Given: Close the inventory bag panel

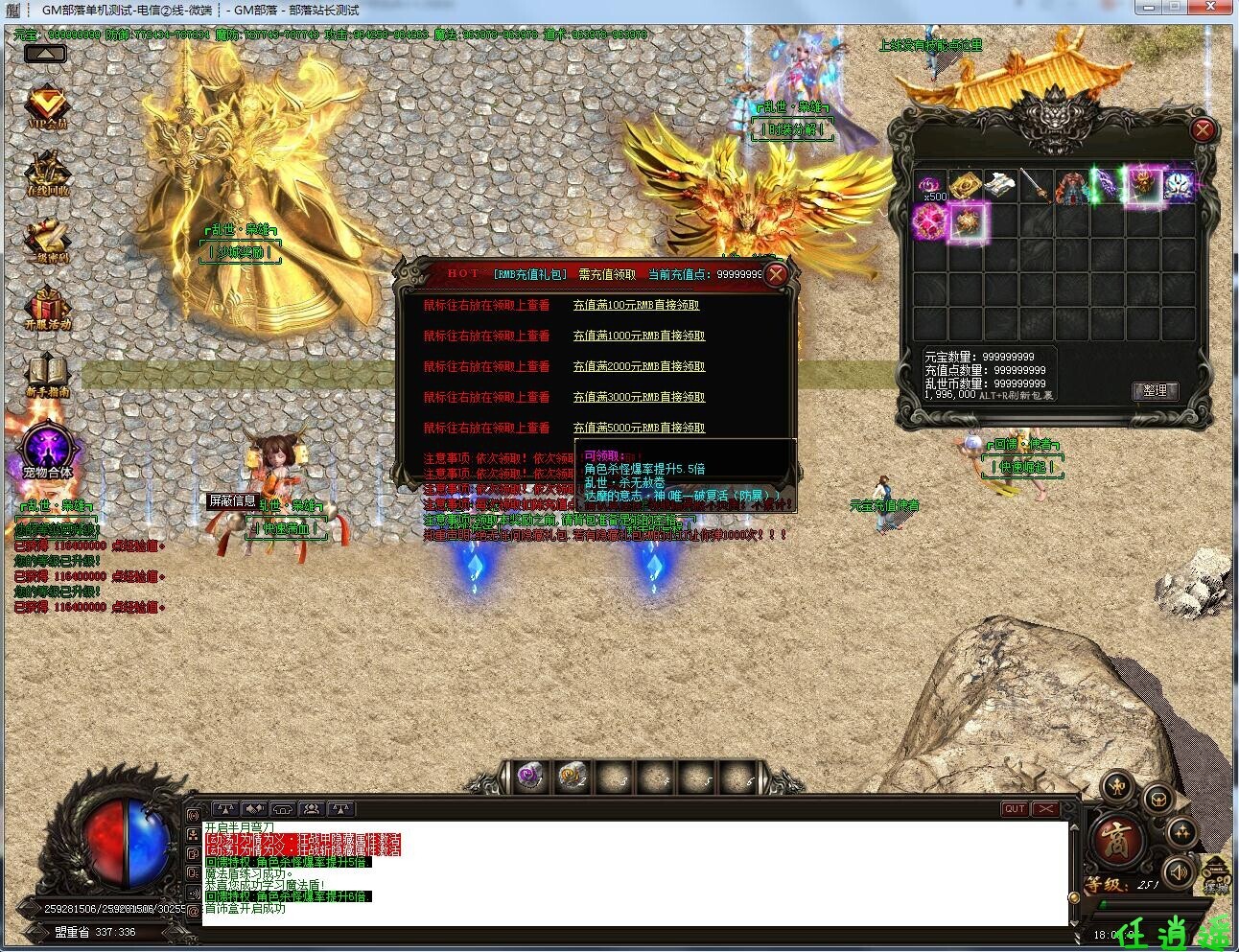Looking at the screenshot, I should 1203,129.
